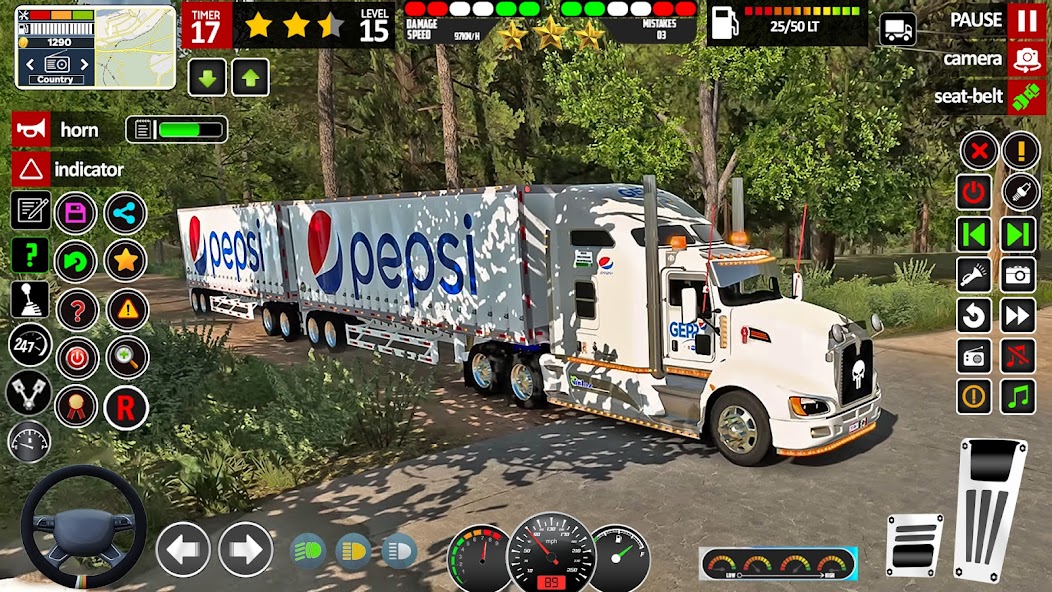Click the green down arrow button
The image size is (1052, 592).
(x=207, y=77)
